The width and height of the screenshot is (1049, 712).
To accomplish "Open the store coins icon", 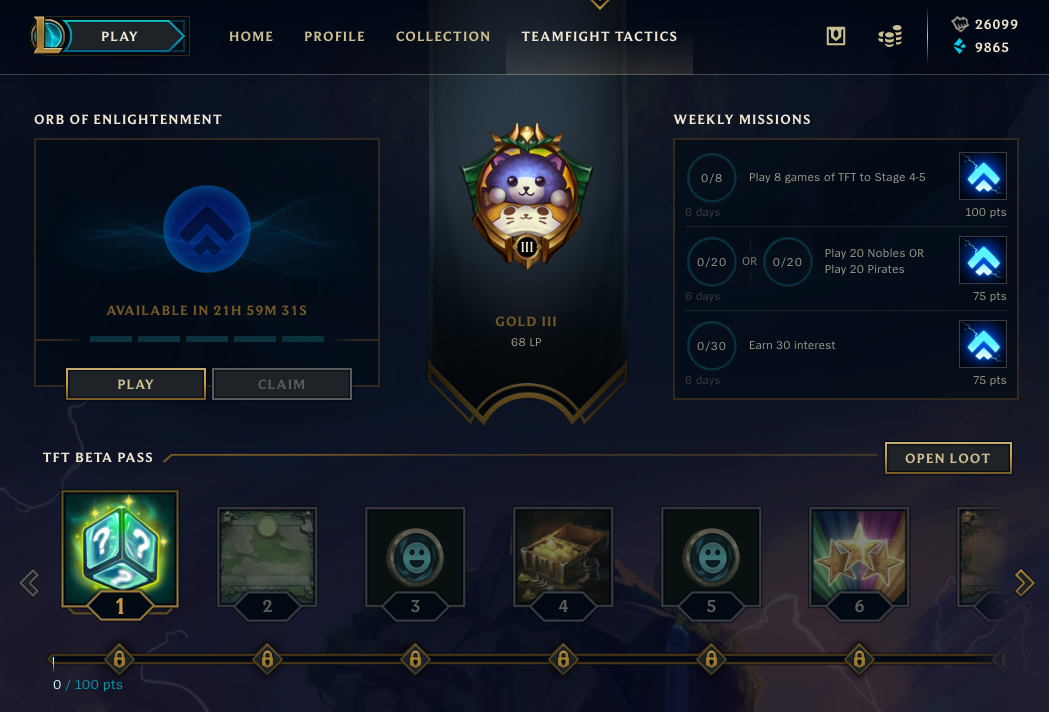I will tap(889, 37).
